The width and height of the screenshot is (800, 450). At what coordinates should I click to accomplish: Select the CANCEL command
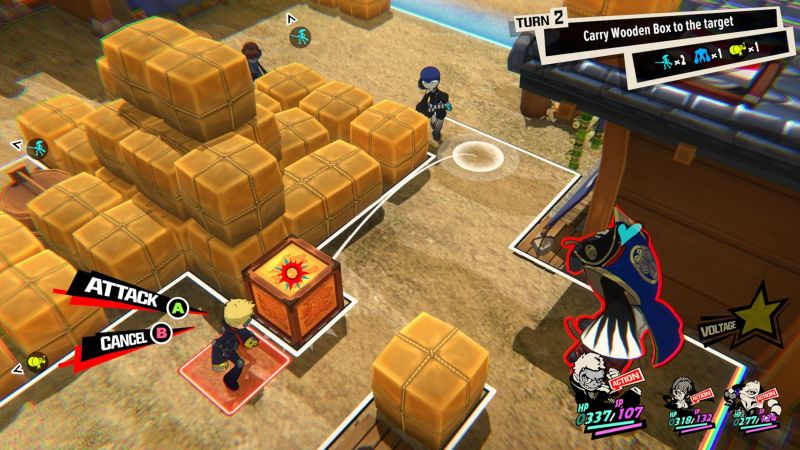pos(130,340)
